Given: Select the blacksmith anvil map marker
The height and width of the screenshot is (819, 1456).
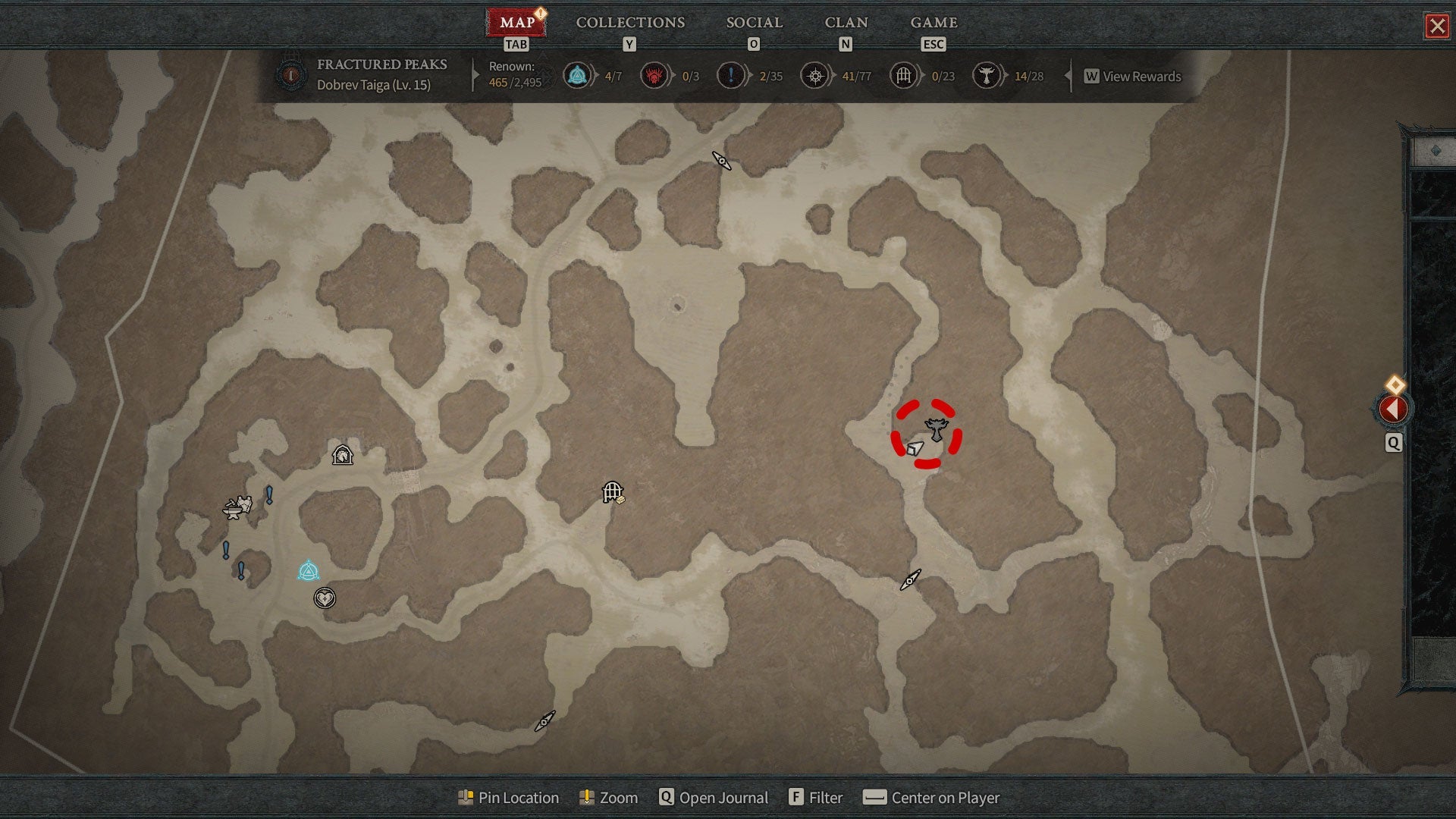Looking at the screenshot, I should [x=234, y=509].
